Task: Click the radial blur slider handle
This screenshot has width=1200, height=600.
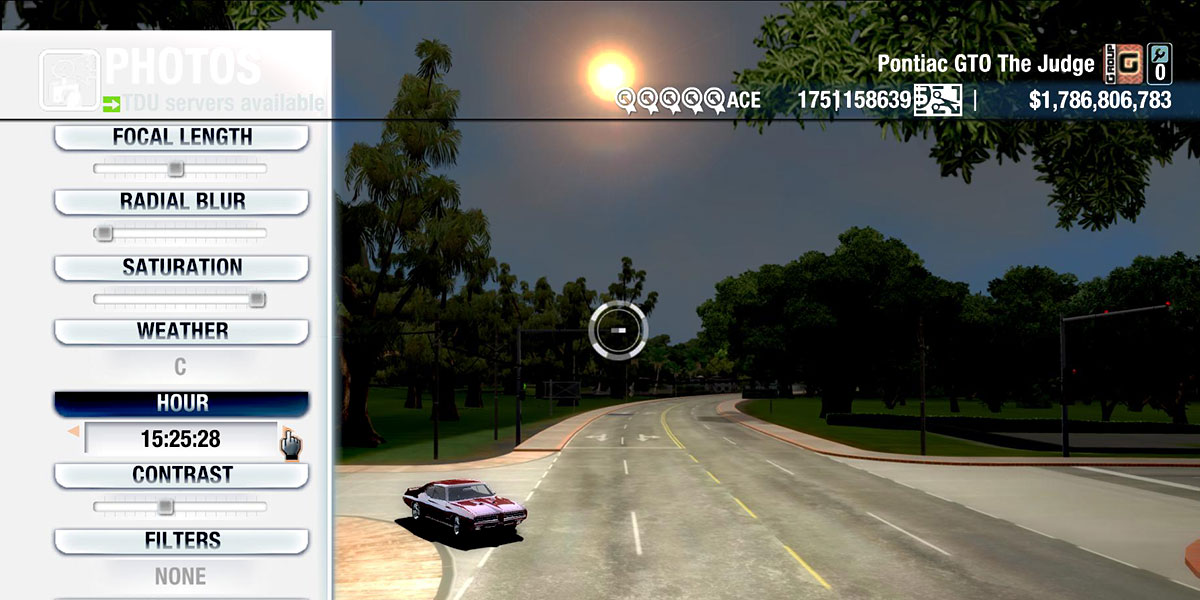Action: click(103, 233)
